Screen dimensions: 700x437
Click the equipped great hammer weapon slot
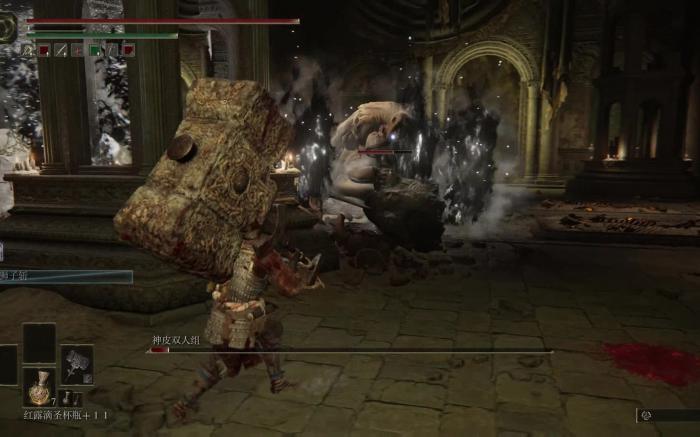(77, 364)
